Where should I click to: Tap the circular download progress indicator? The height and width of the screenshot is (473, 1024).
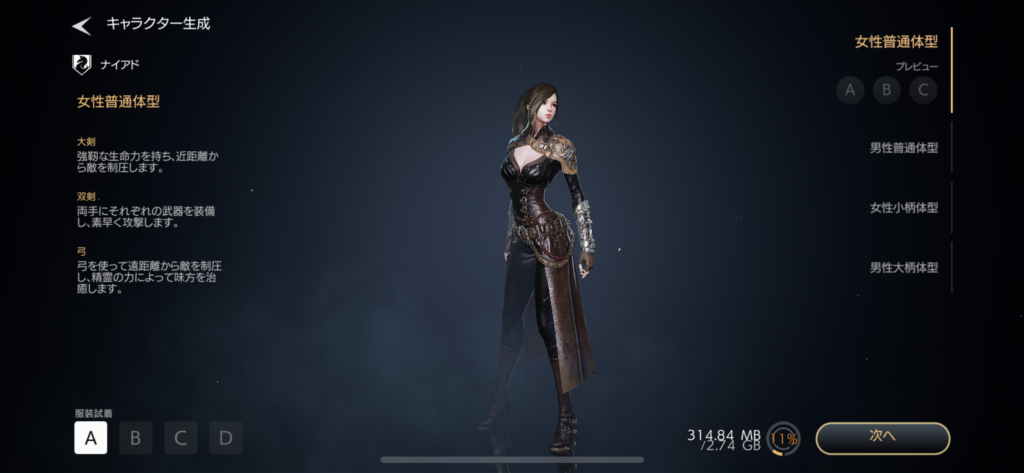[784, 438]
